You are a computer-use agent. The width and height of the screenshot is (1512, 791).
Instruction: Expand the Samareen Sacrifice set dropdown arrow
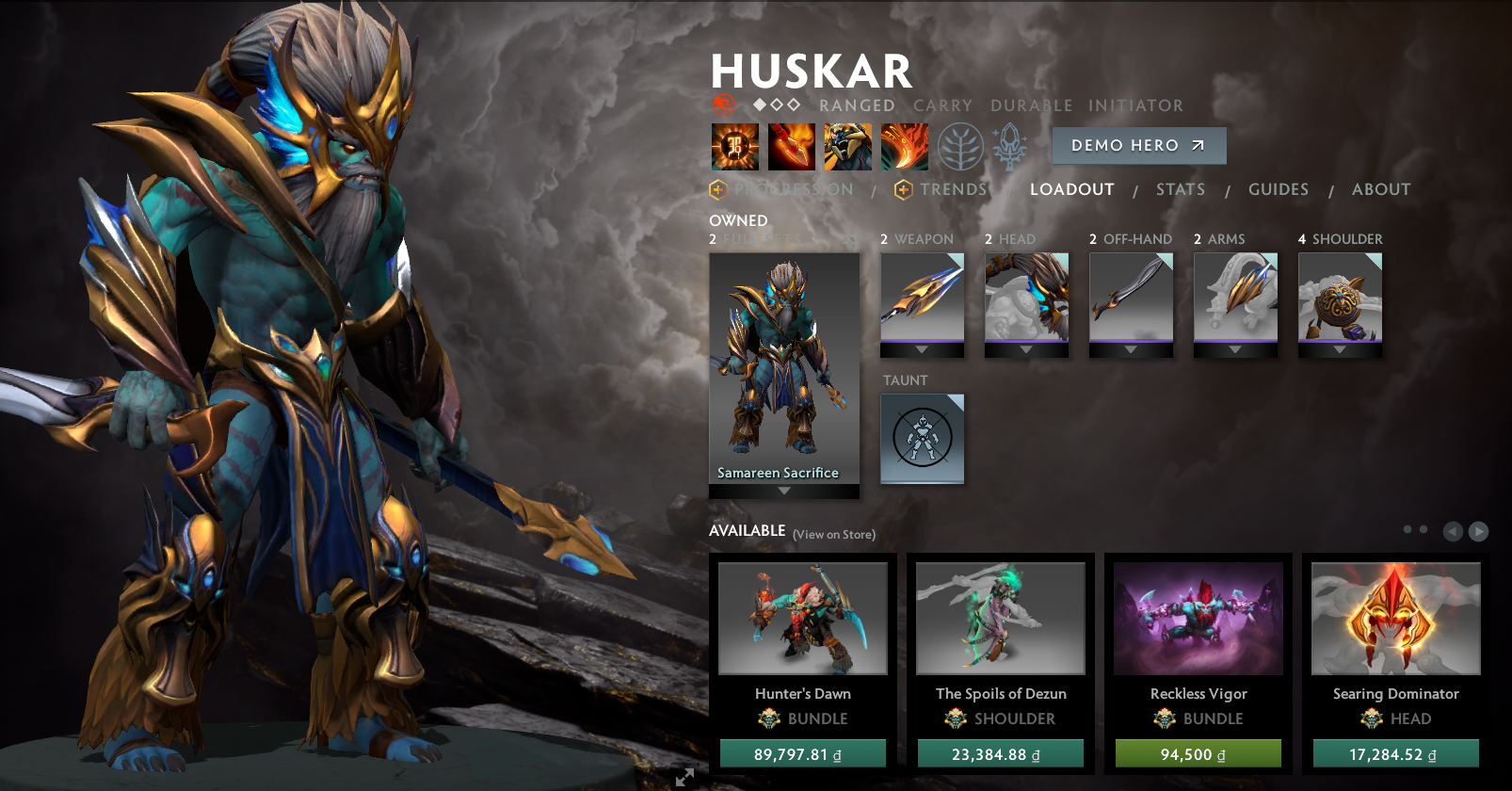pyautogui.click(x=783, y=490)
